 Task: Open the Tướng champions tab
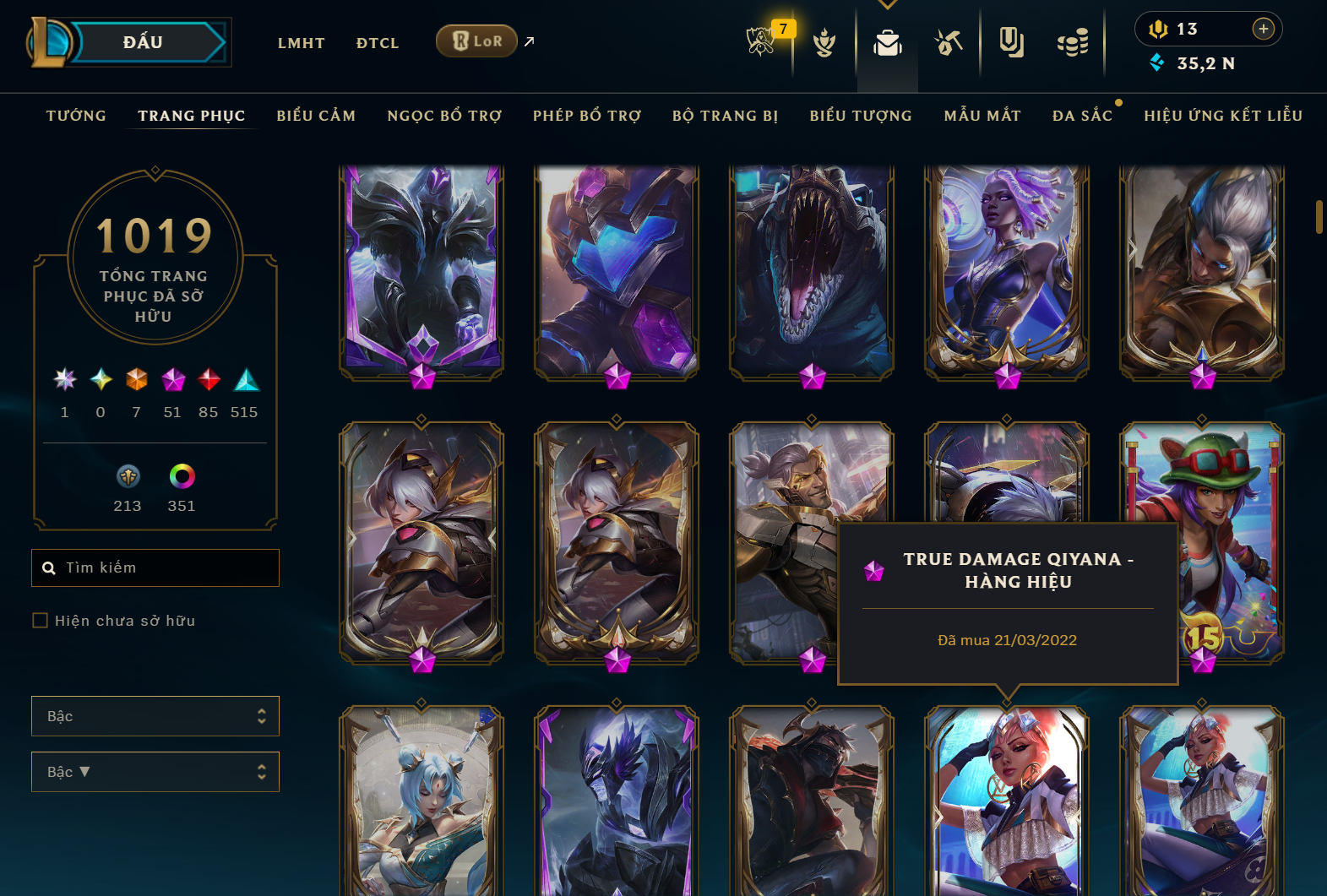coord(76,116)
